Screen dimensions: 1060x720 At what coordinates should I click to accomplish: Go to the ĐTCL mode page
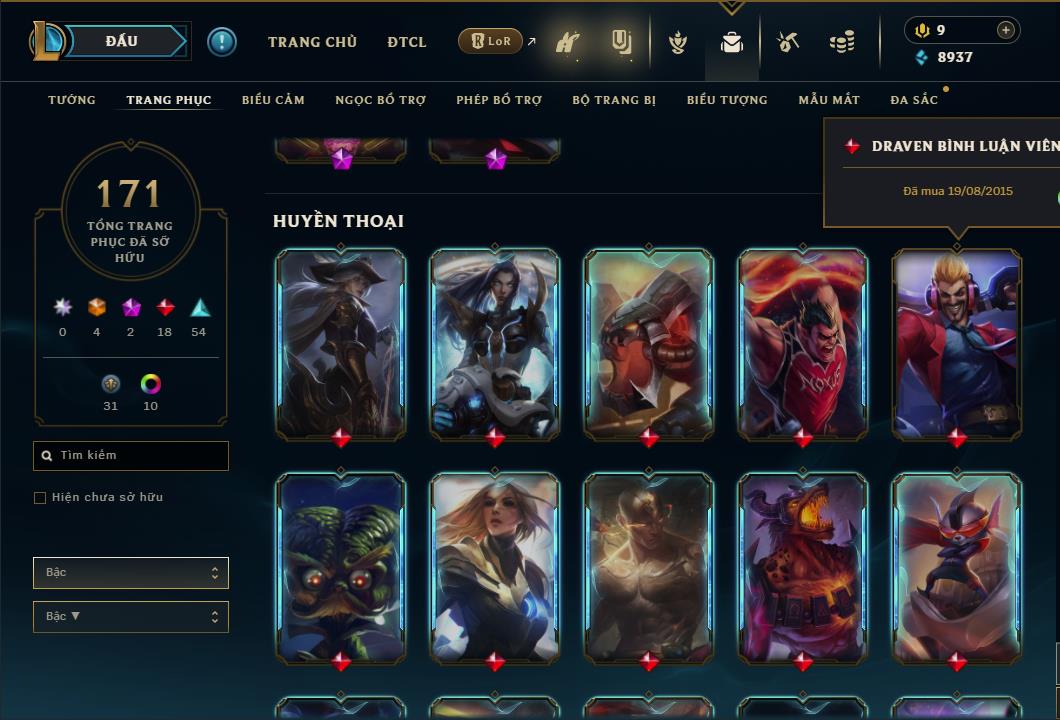(x=407, y=42)
